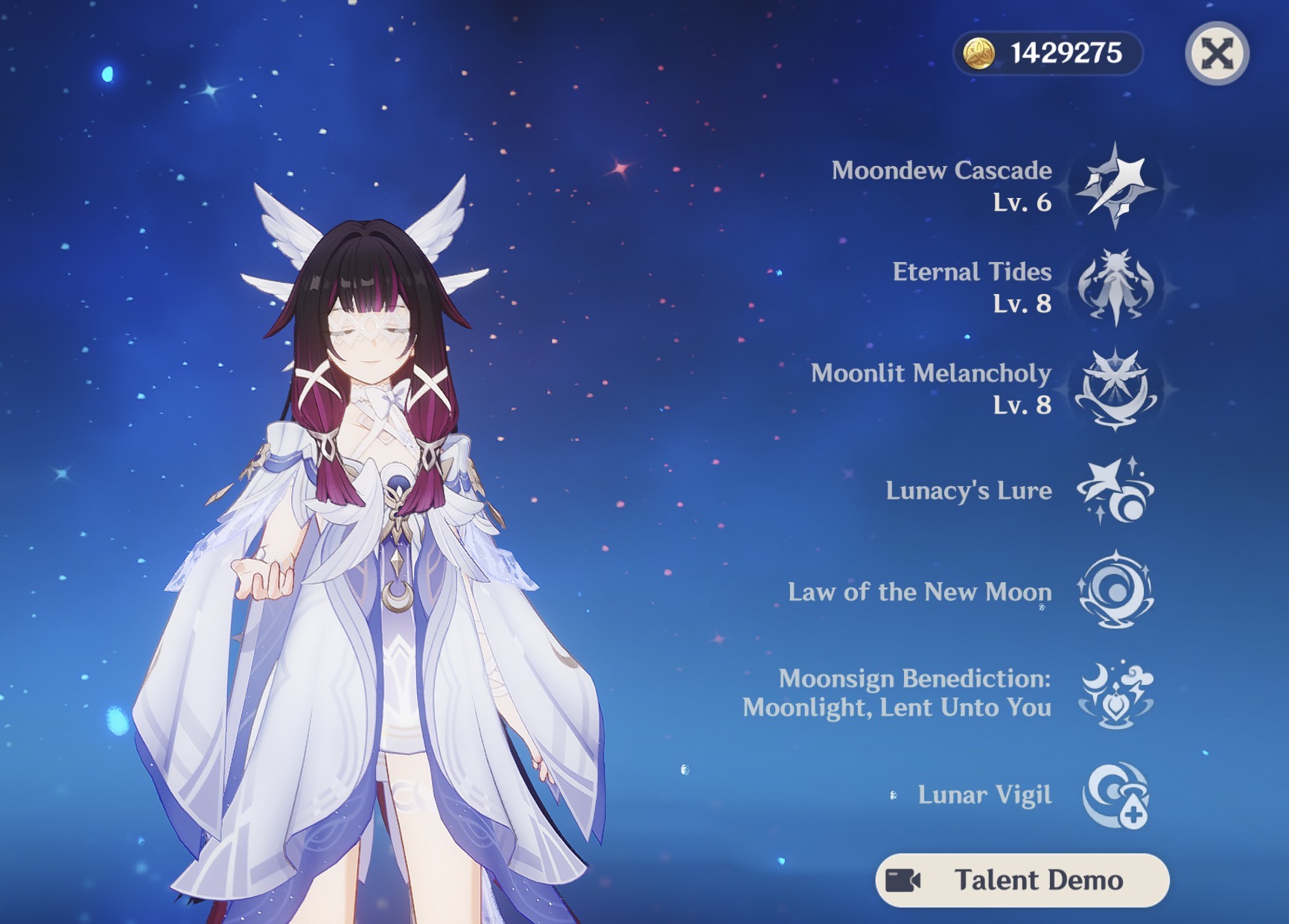Select the Eternal Tides skill icon
The image size is (1289, 924).
1115,287
